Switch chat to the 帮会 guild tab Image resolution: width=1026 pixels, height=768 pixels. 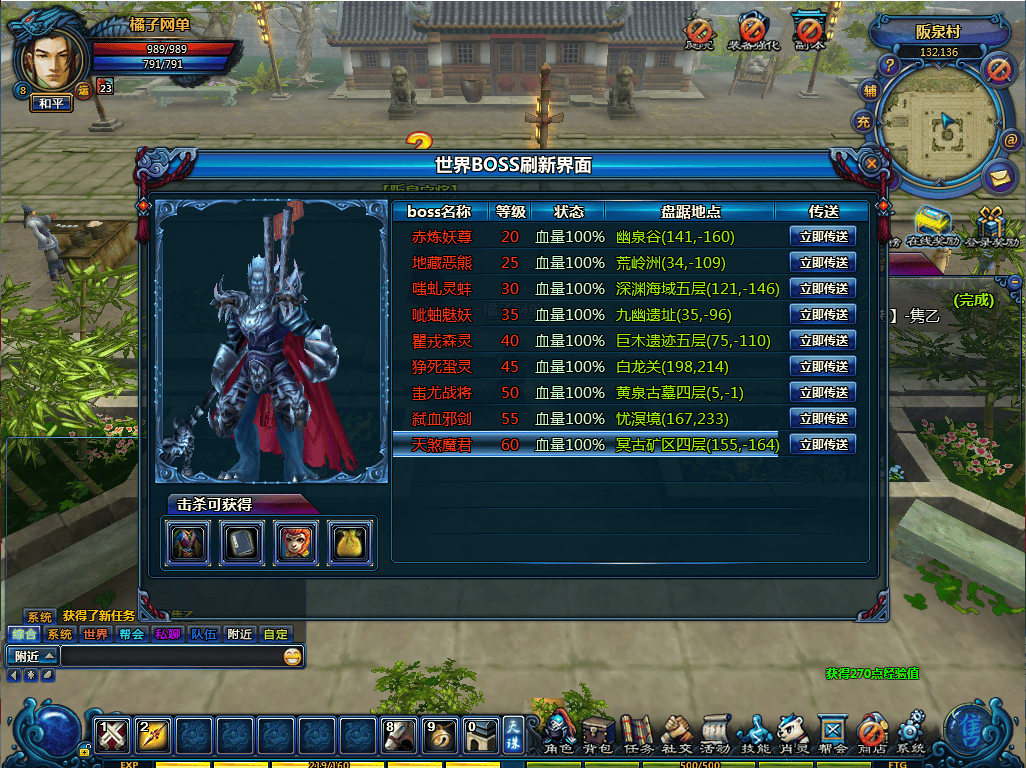tap(131, 634)
